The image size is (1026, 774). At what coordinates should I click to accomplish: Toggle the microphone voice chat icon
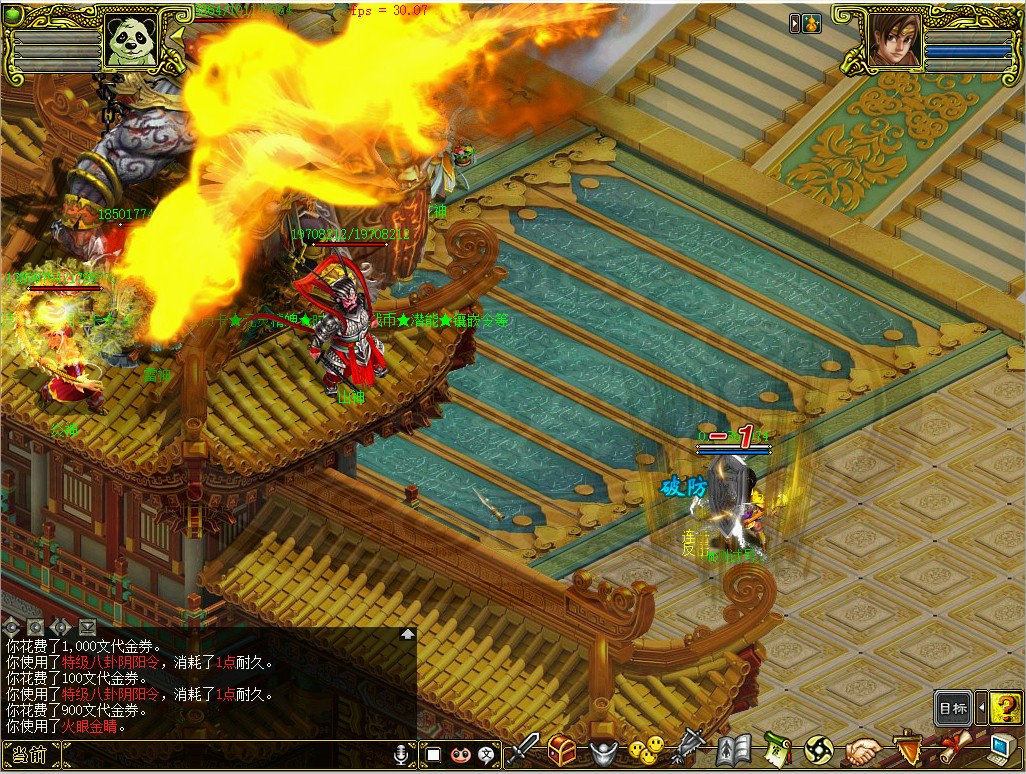[402, 755]
